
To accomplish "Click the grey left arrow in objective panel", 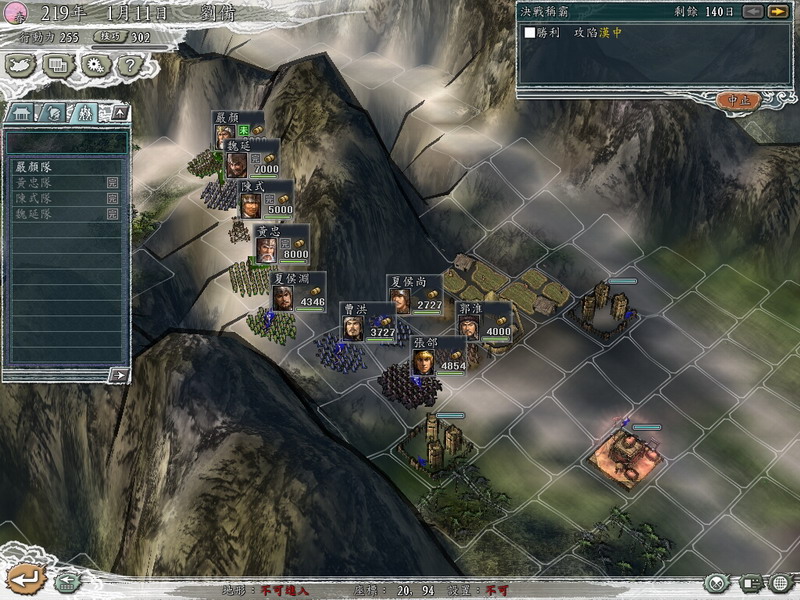I will (x=753, y=12).
